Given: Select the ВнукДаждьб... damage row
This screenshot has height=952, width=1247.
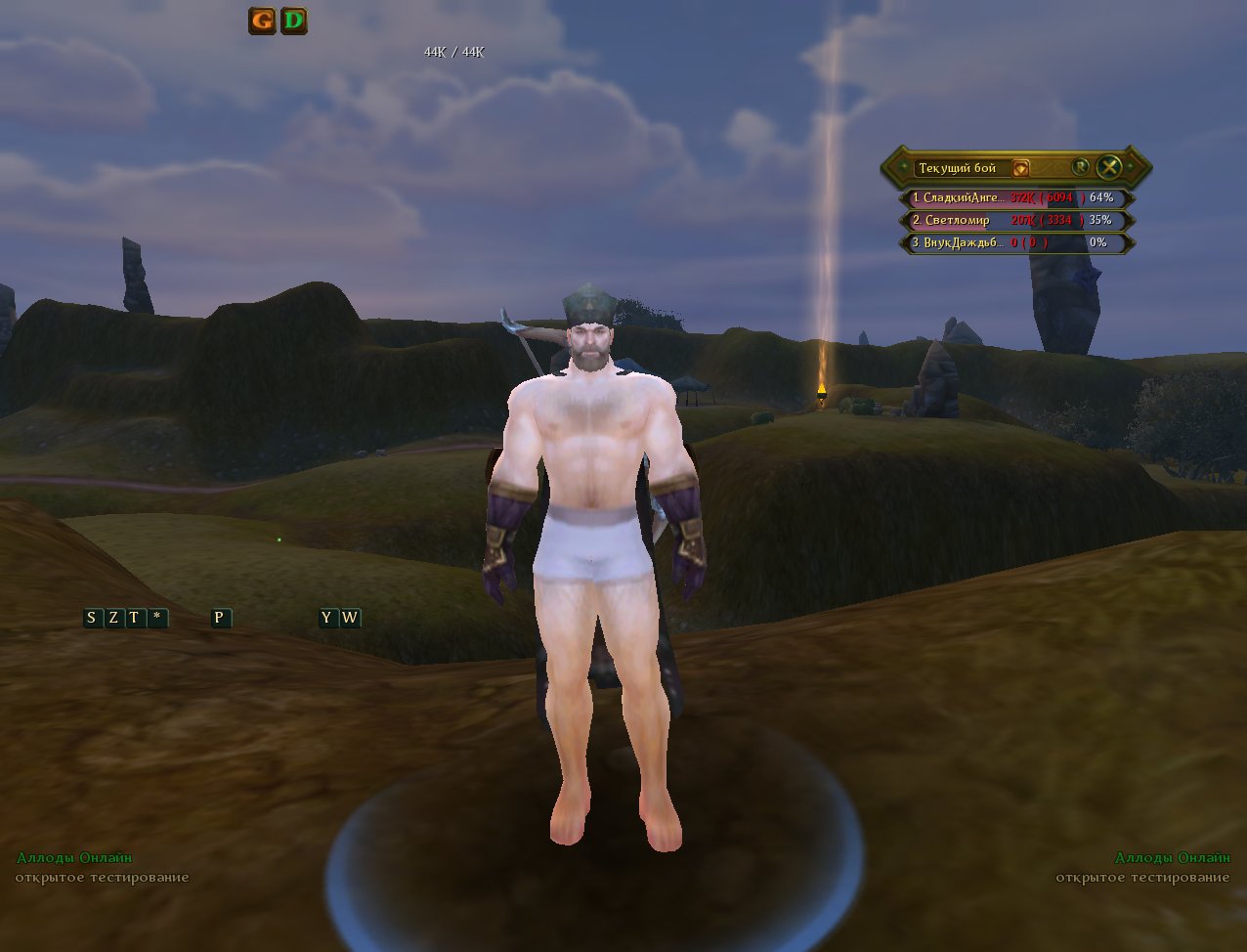Looking at the screenshot, I should 1015,242.
